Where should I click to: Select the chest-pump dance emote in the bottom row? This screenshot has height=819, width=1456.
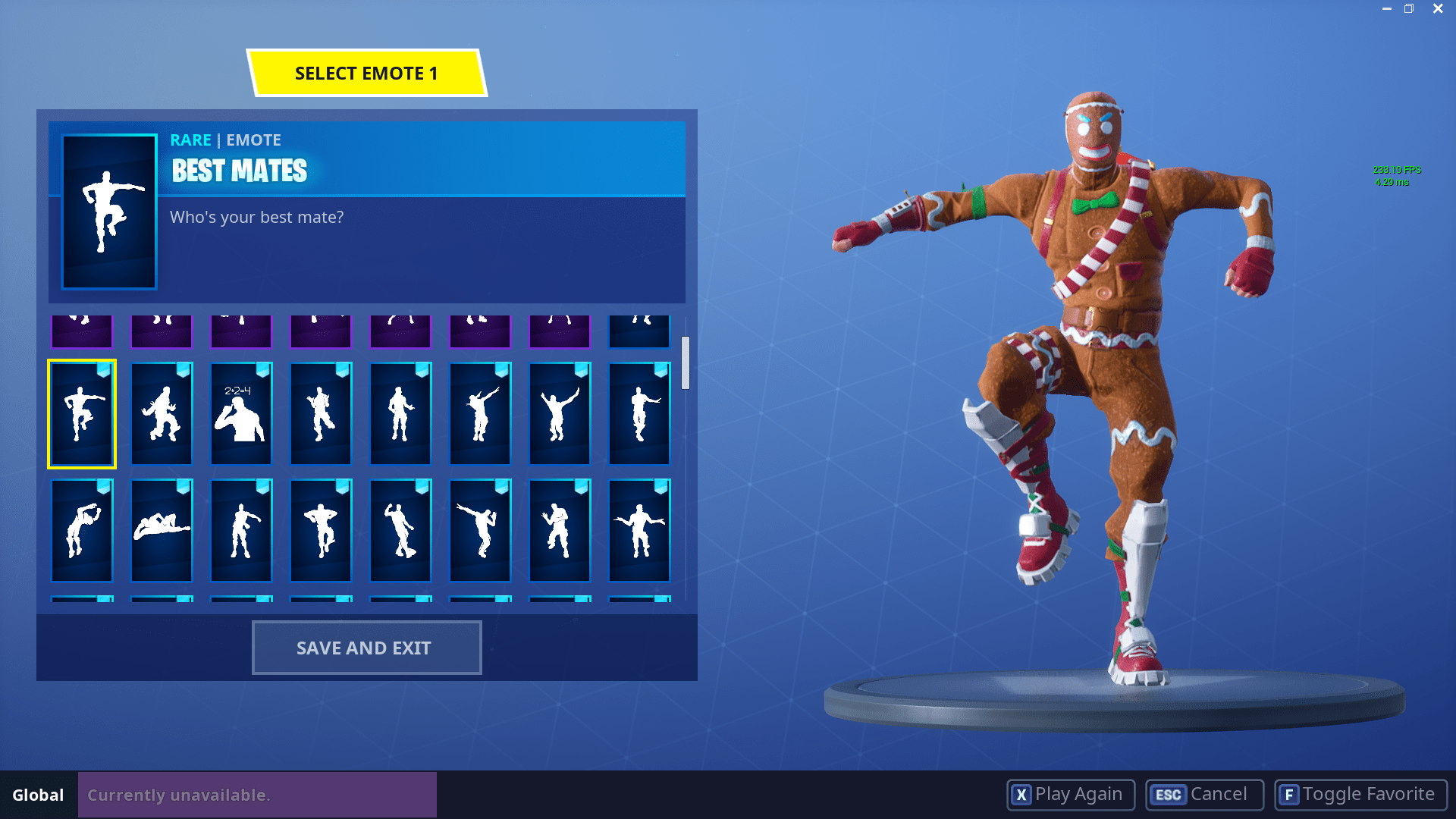pyautogui.click(x=320, y=529)
